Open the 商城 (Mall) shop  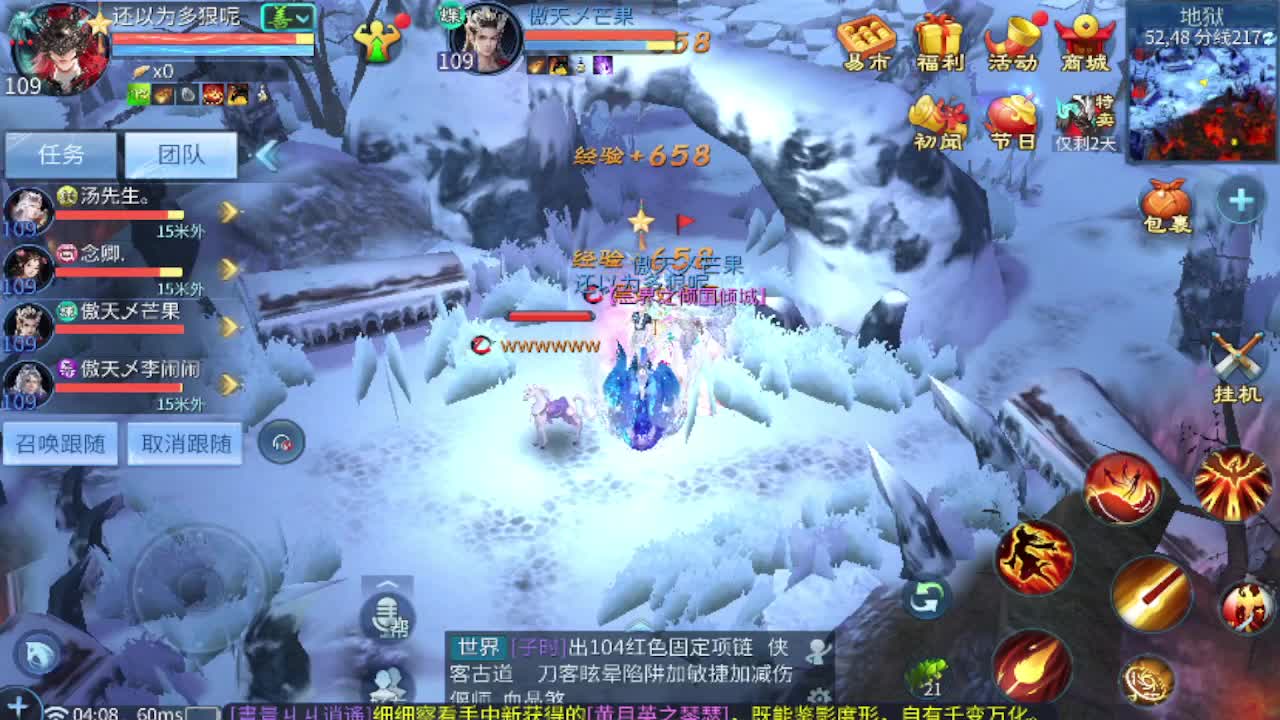(x=1086, y=40)
